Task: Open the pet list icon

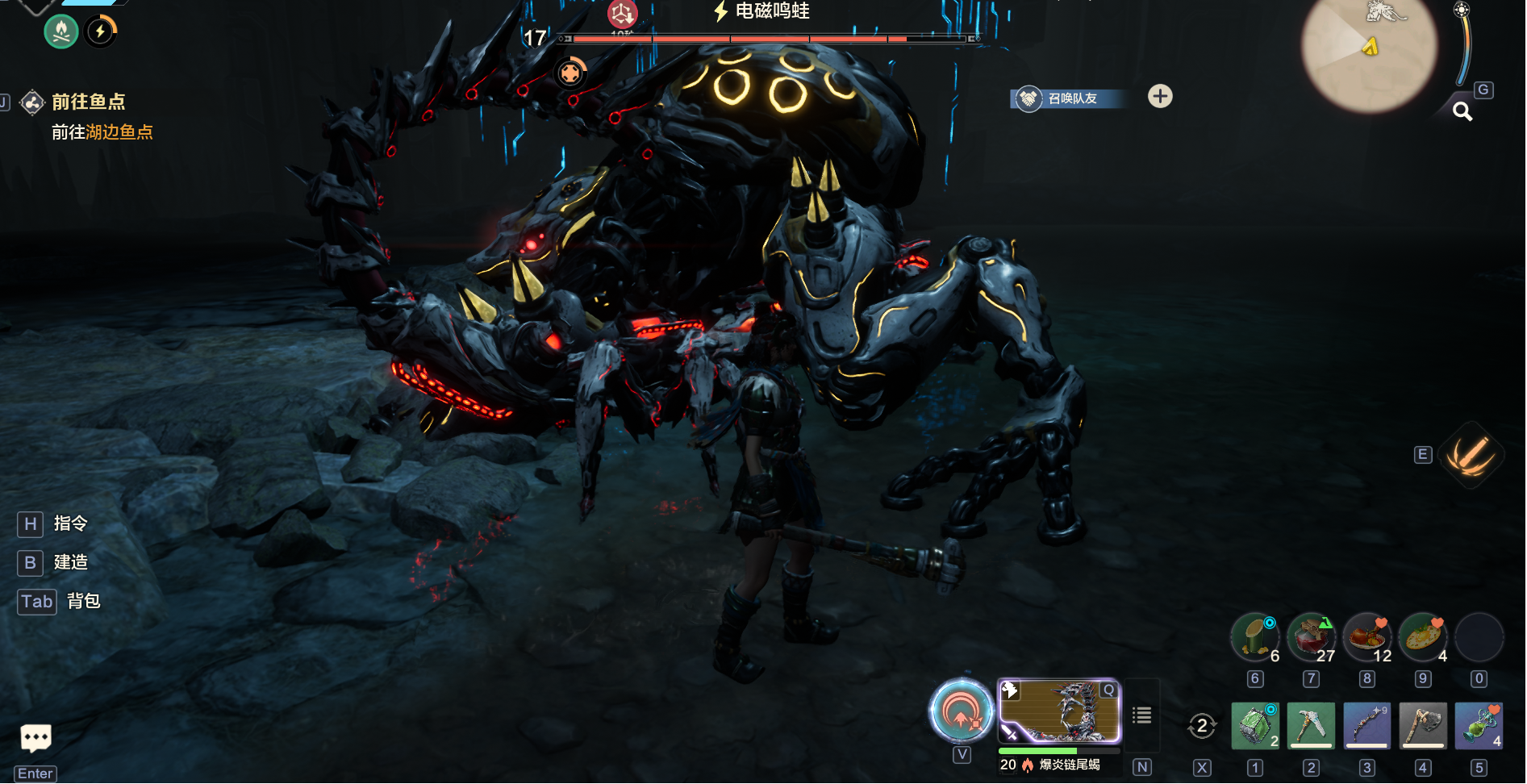Action: pos(1141,715)
